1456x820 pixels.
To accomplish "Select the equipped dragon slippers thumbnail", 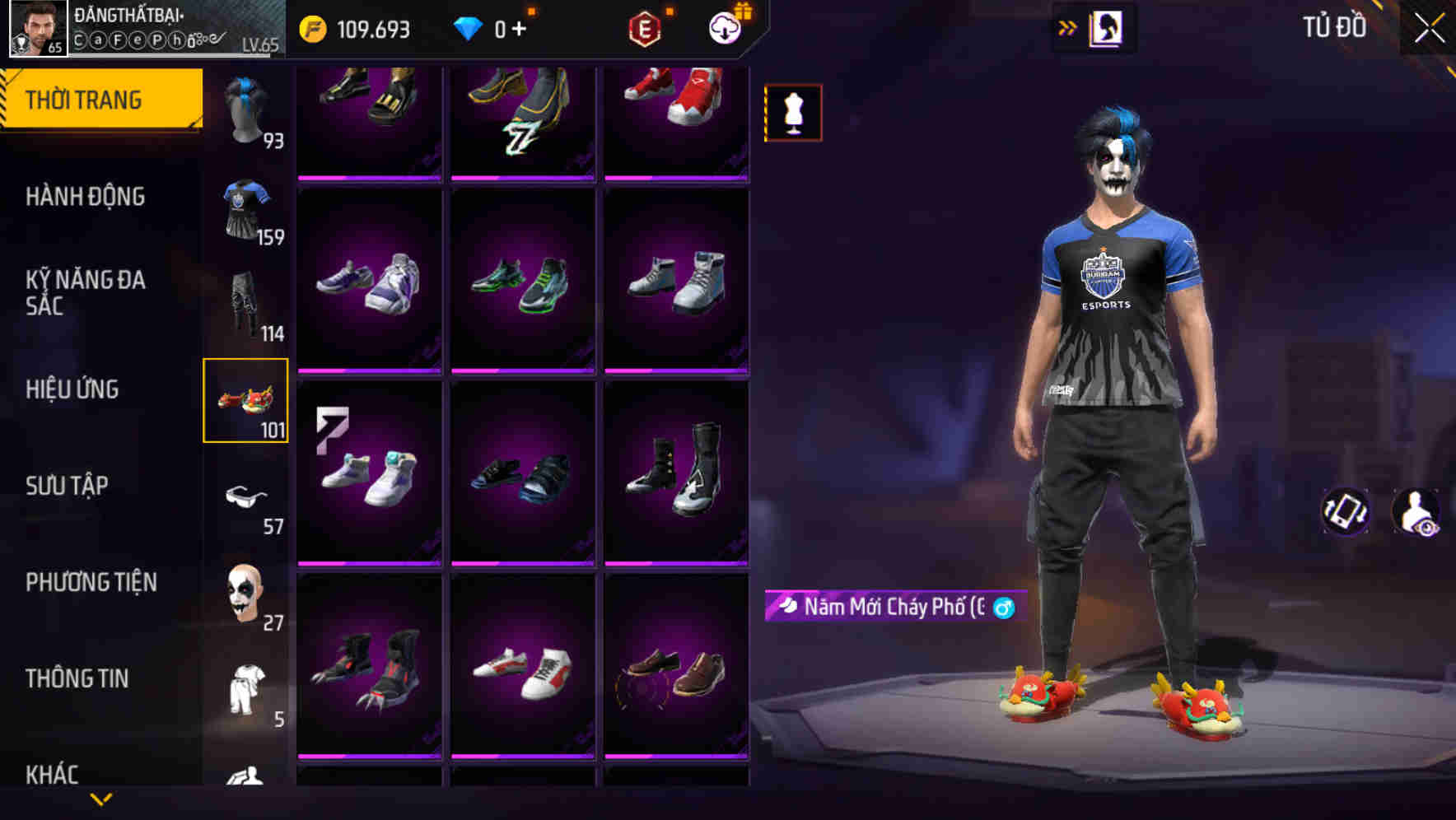I will click(x=246, y=401).
